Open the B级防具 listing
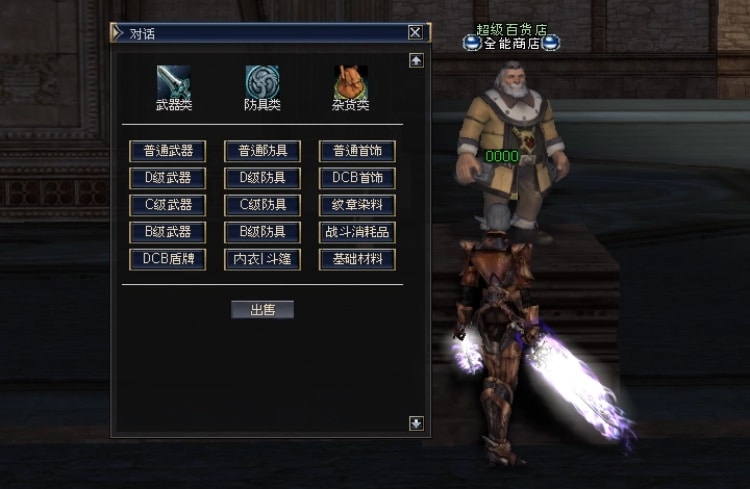 (262, 232)
